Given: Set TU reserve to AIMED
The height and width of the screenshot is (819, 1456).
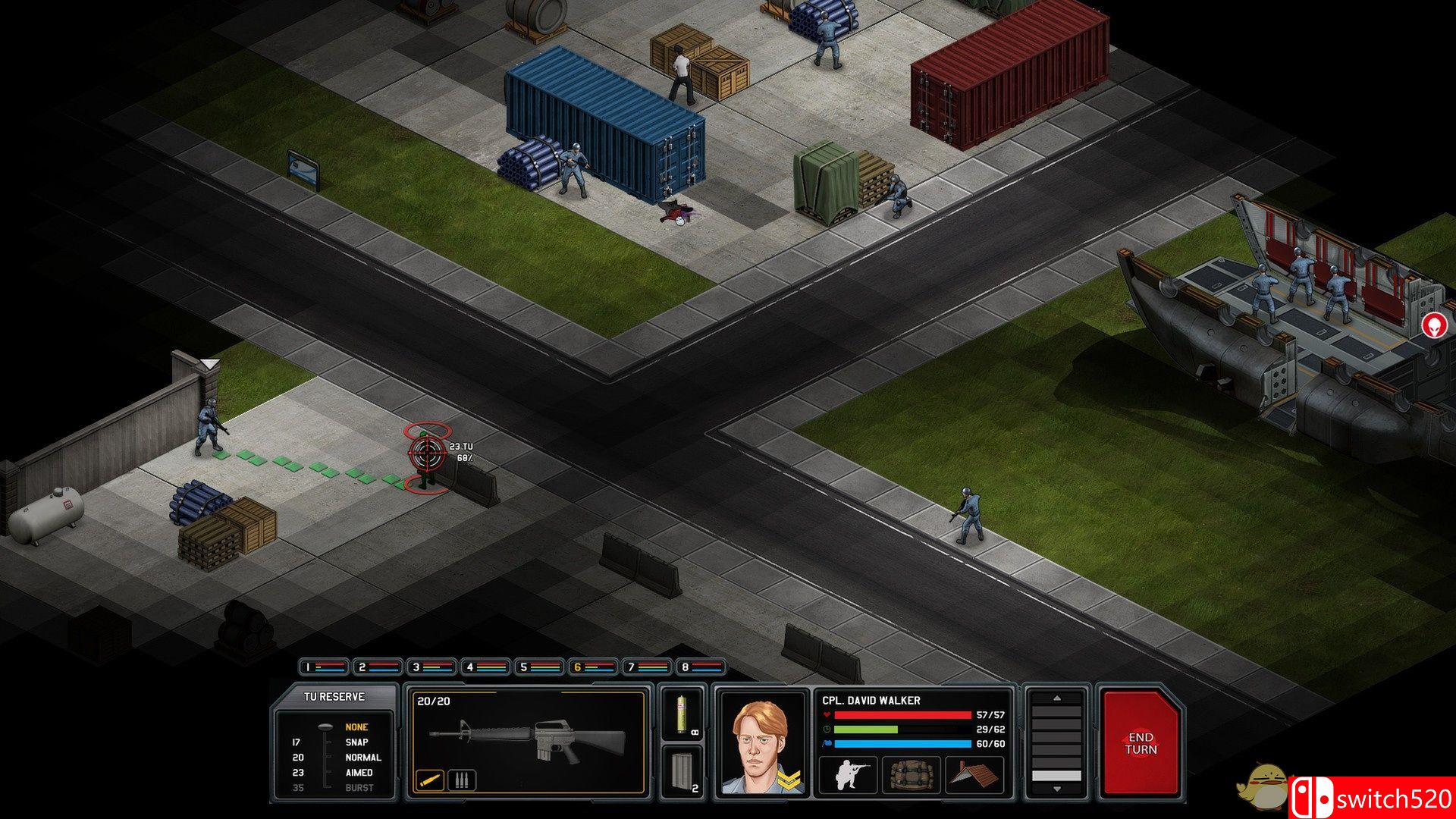Looking at the screenshot, I should coord(359,772).
